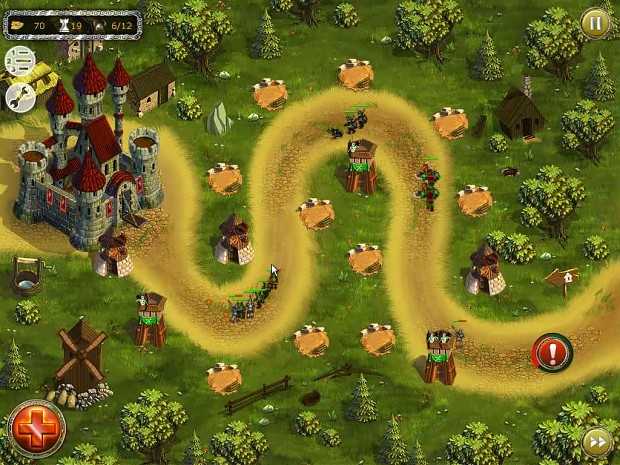Screen dimensions: 620x465
Task: Toggle the fast-forward speed button
Action: (x=597, y=441)
